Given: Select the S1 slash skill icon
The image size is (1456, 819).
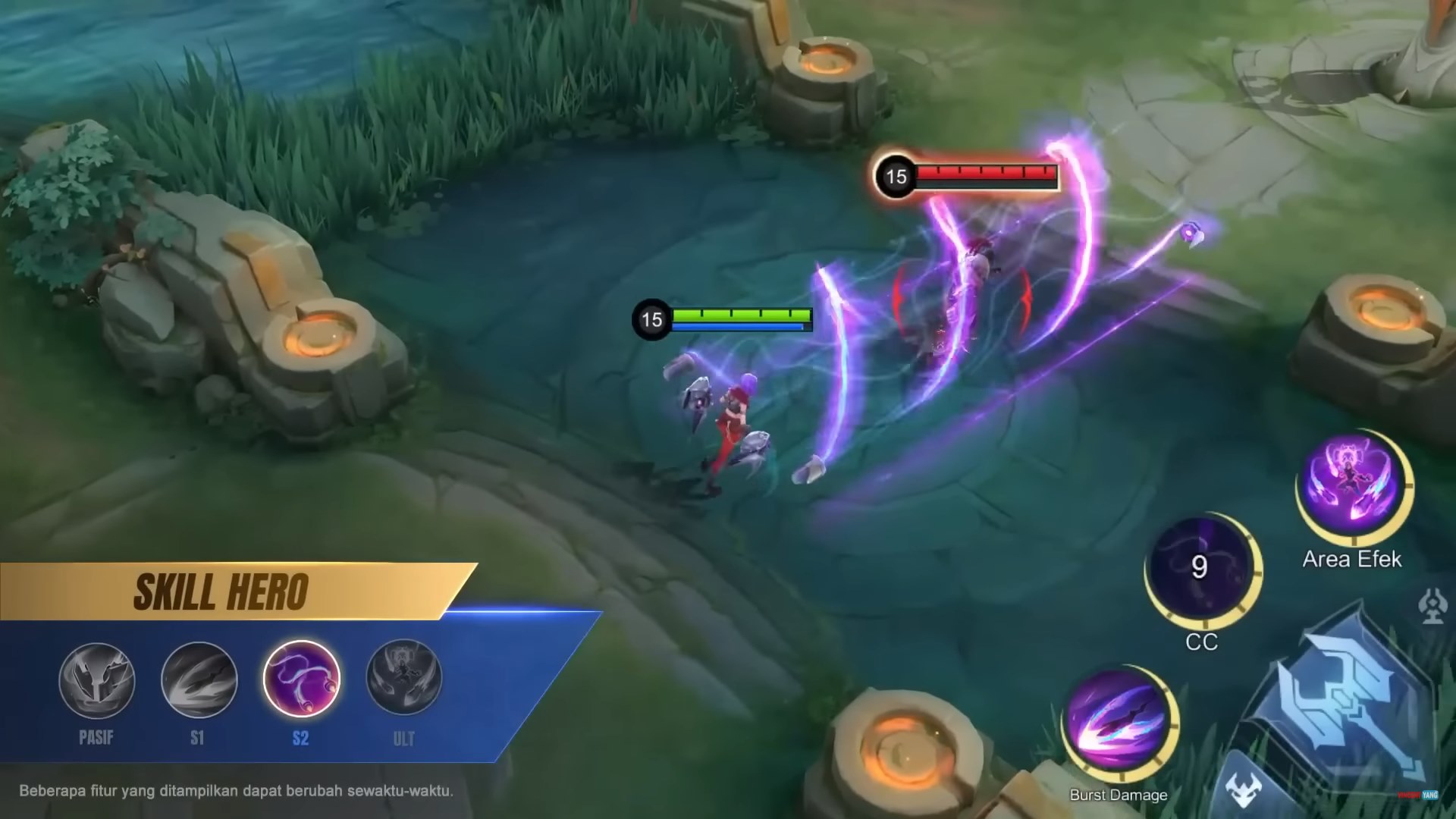Looking at the screenshot, I should [199, 680].
